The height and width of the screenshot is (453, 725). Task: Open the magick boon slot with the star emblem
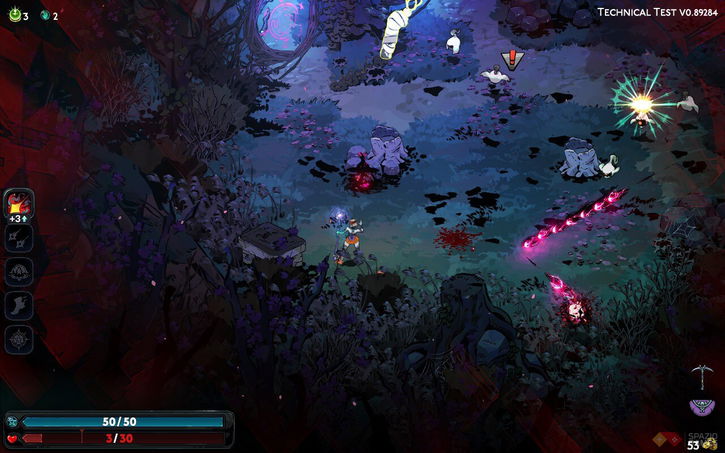tap(19, 340)
